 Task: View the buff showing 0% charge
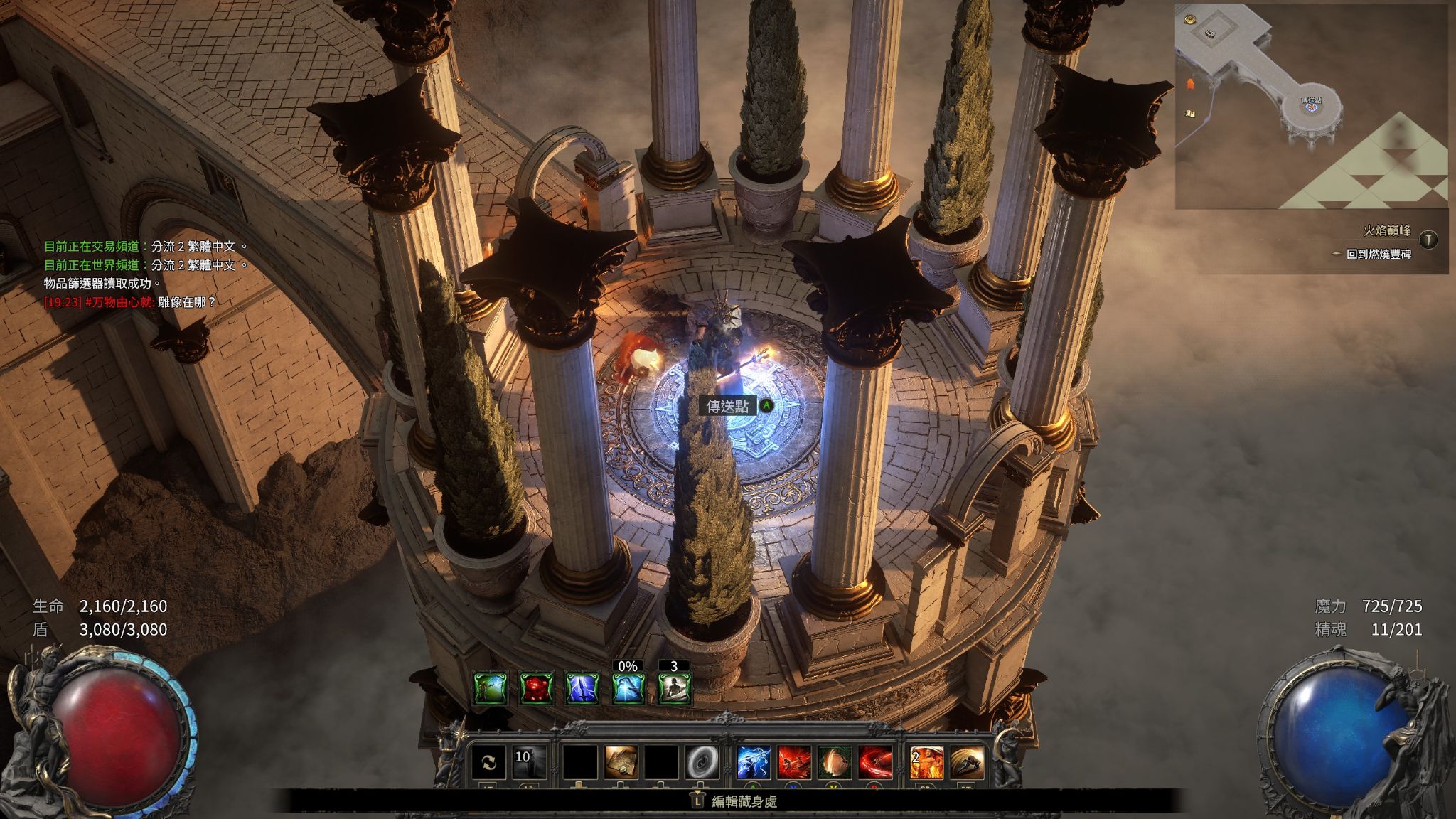[628, 688]
